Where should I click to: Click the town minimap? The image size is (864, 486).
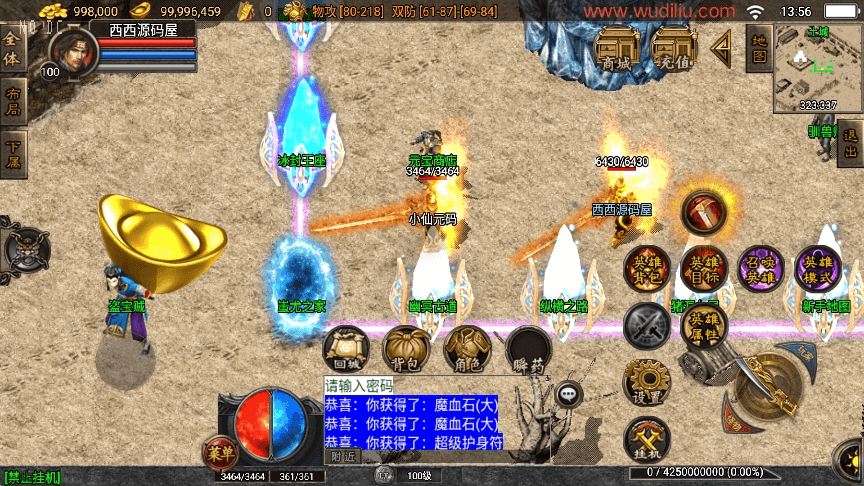pos(817,69)
